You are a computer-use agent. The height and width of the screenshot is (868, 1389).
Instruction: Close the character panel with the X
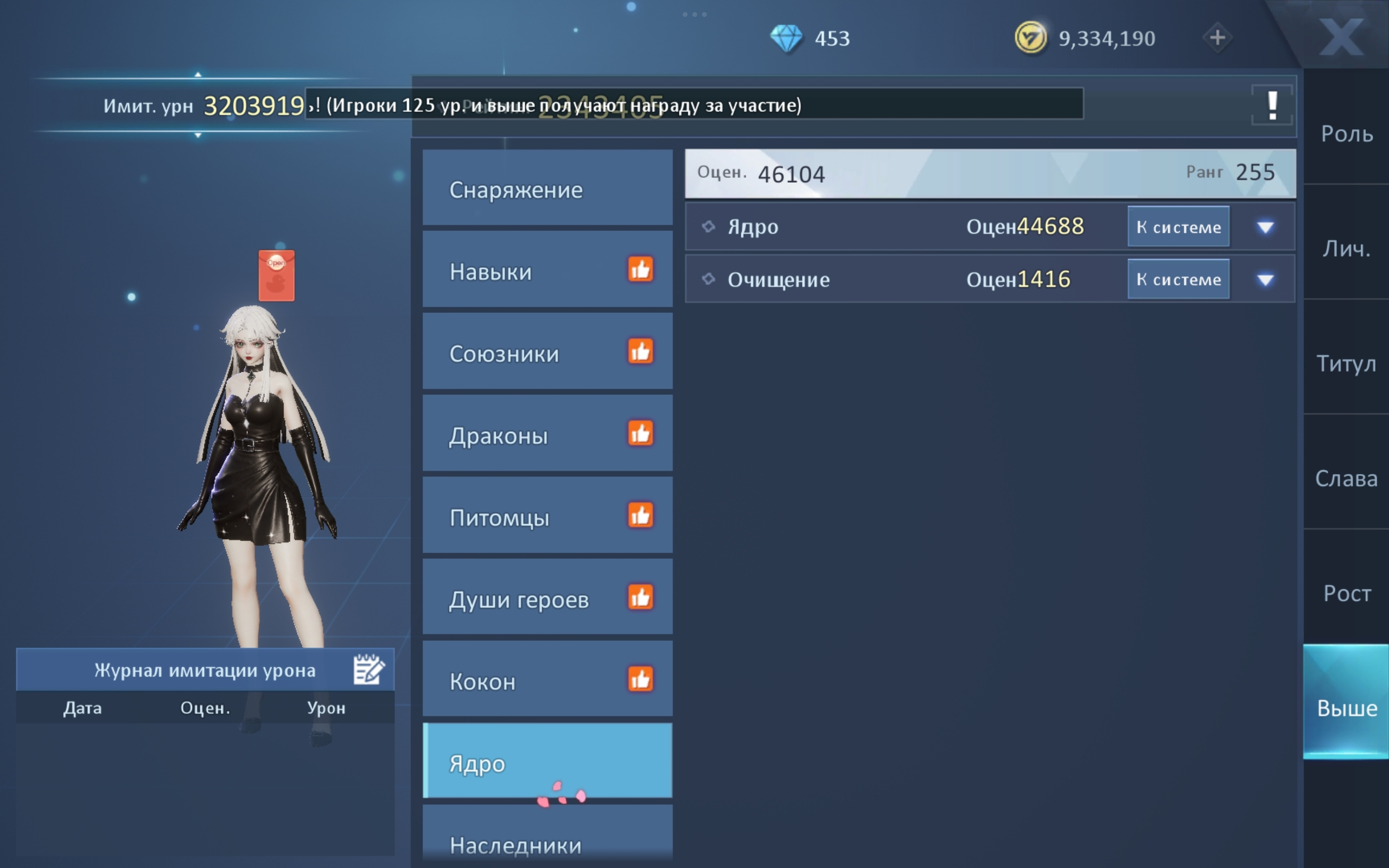click(x=1340, y=37)
